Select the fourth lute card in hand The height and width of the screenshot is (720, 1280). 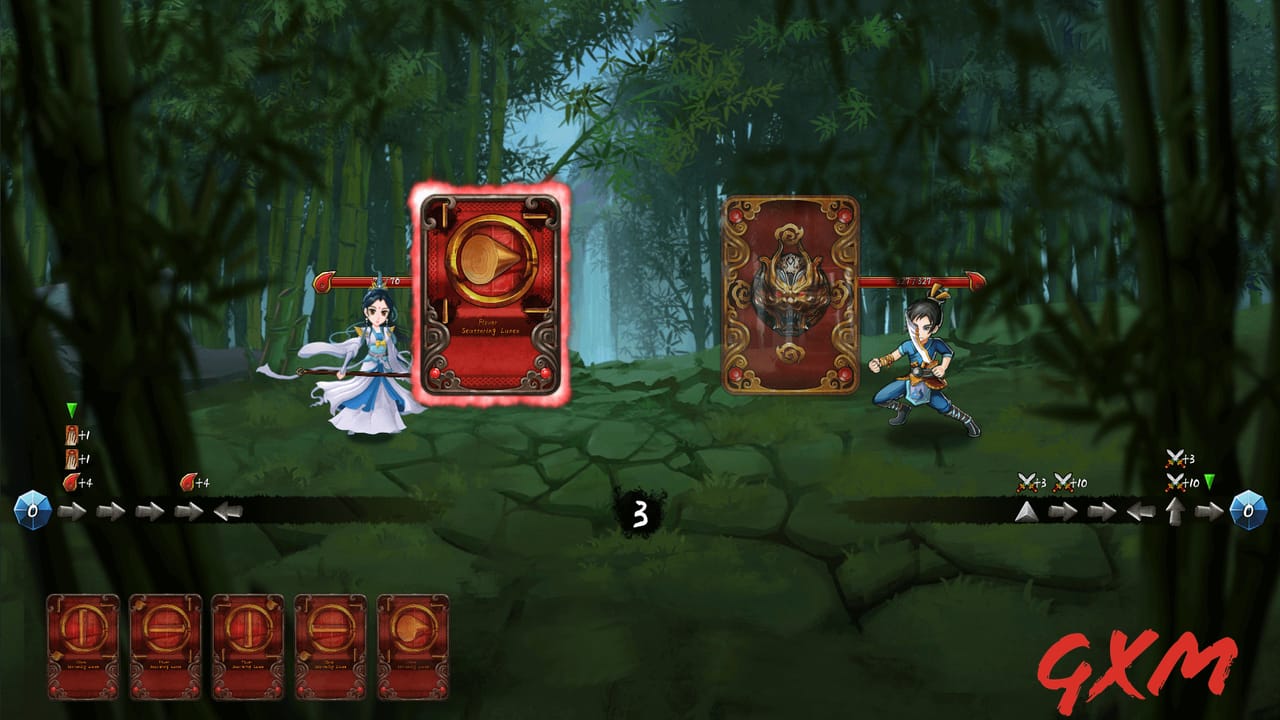pos(334,645)
